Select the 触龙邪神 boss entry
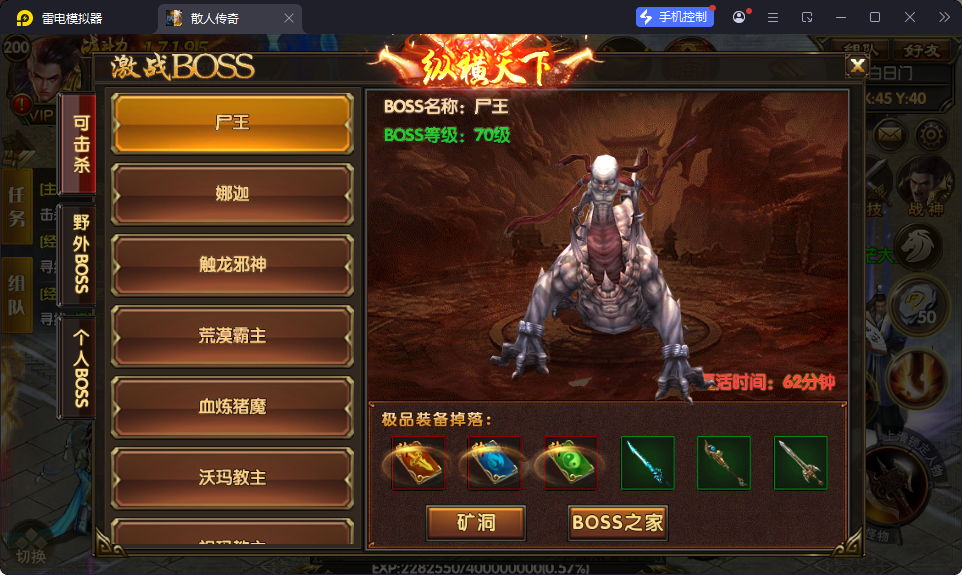962x575 pixels. pyautogui.click(x=232, y=265)
